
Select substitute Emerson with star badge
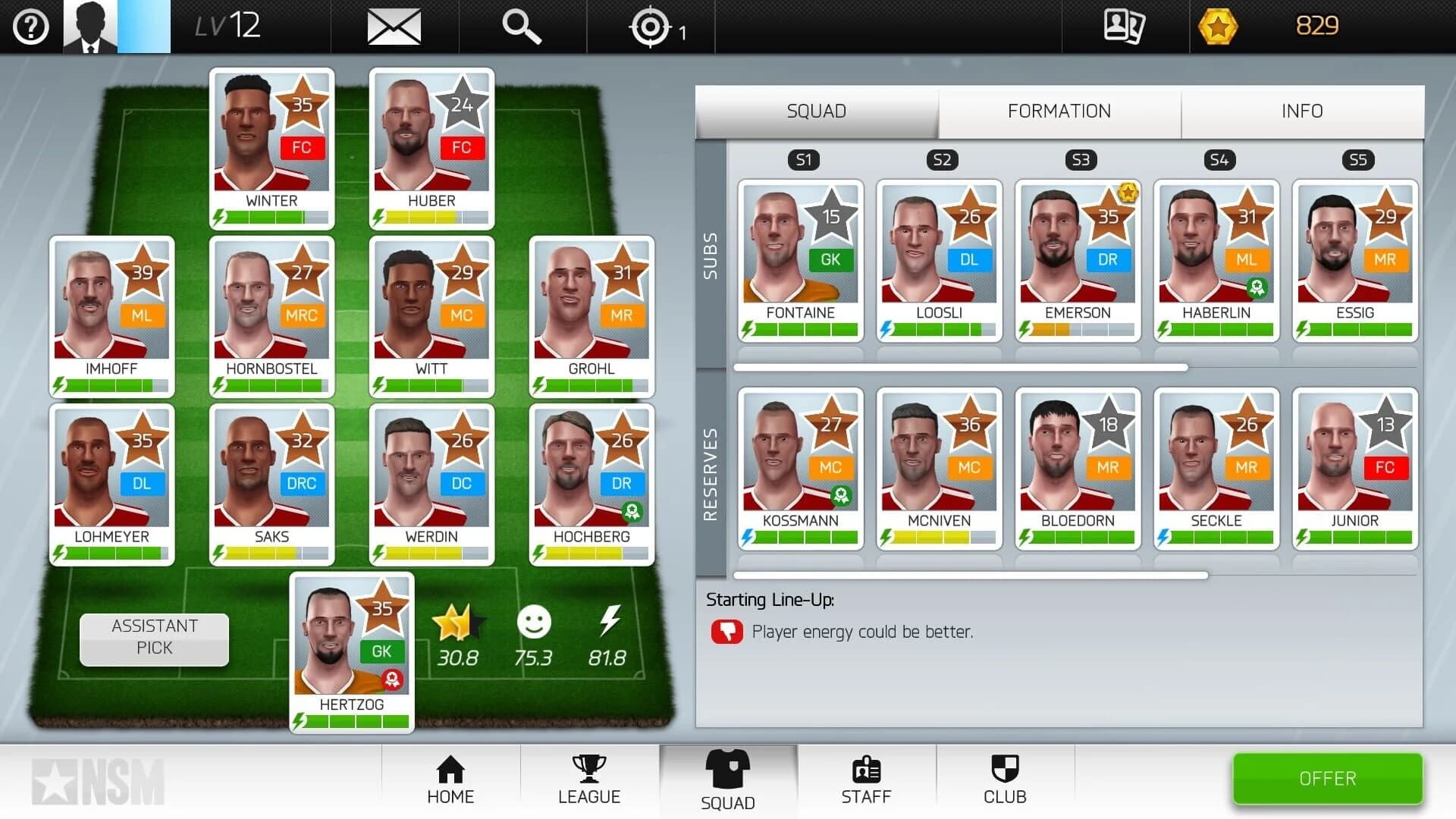click(1077, 258)
